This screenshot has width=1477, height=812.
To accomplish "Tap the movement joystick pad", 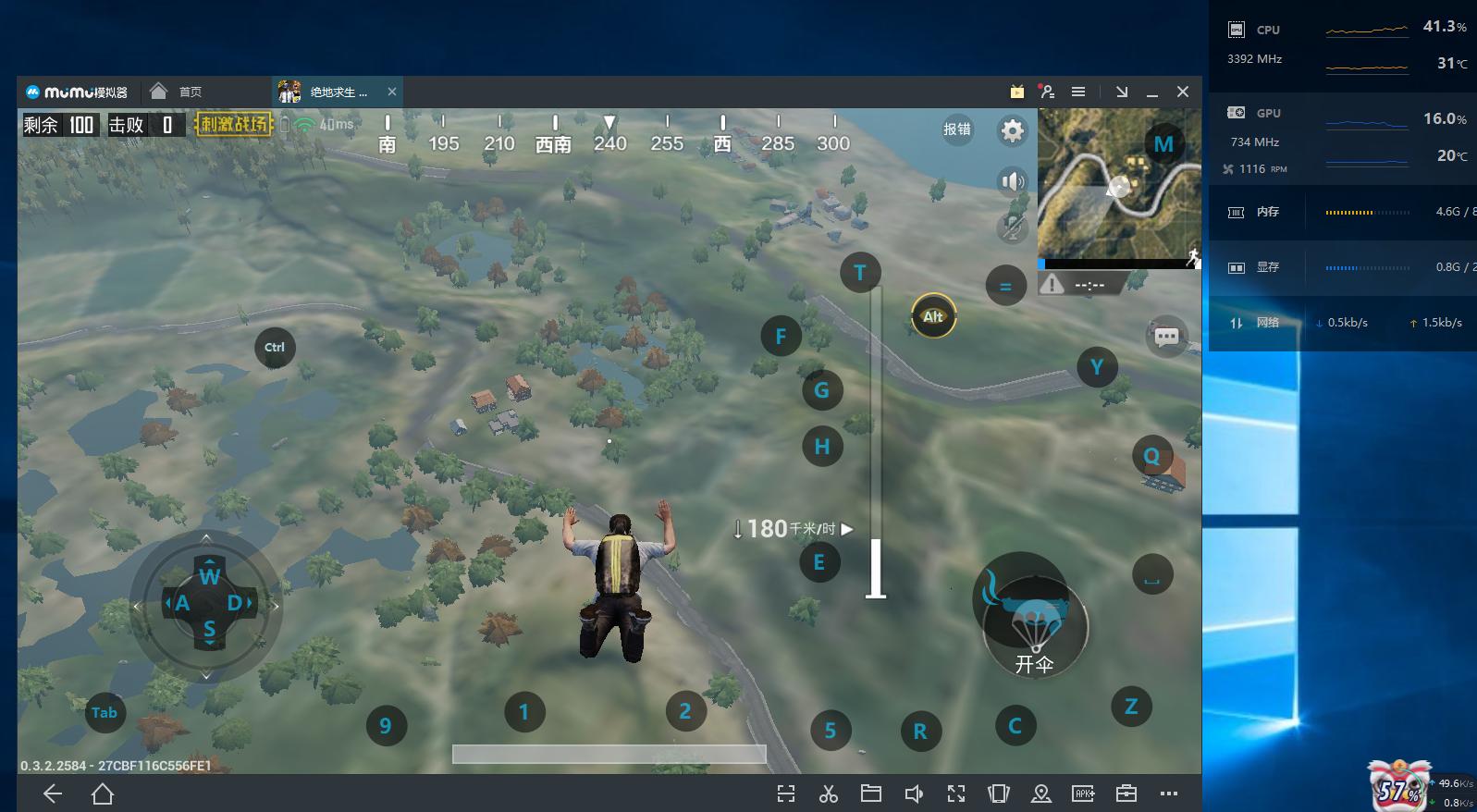I will 207,604.
